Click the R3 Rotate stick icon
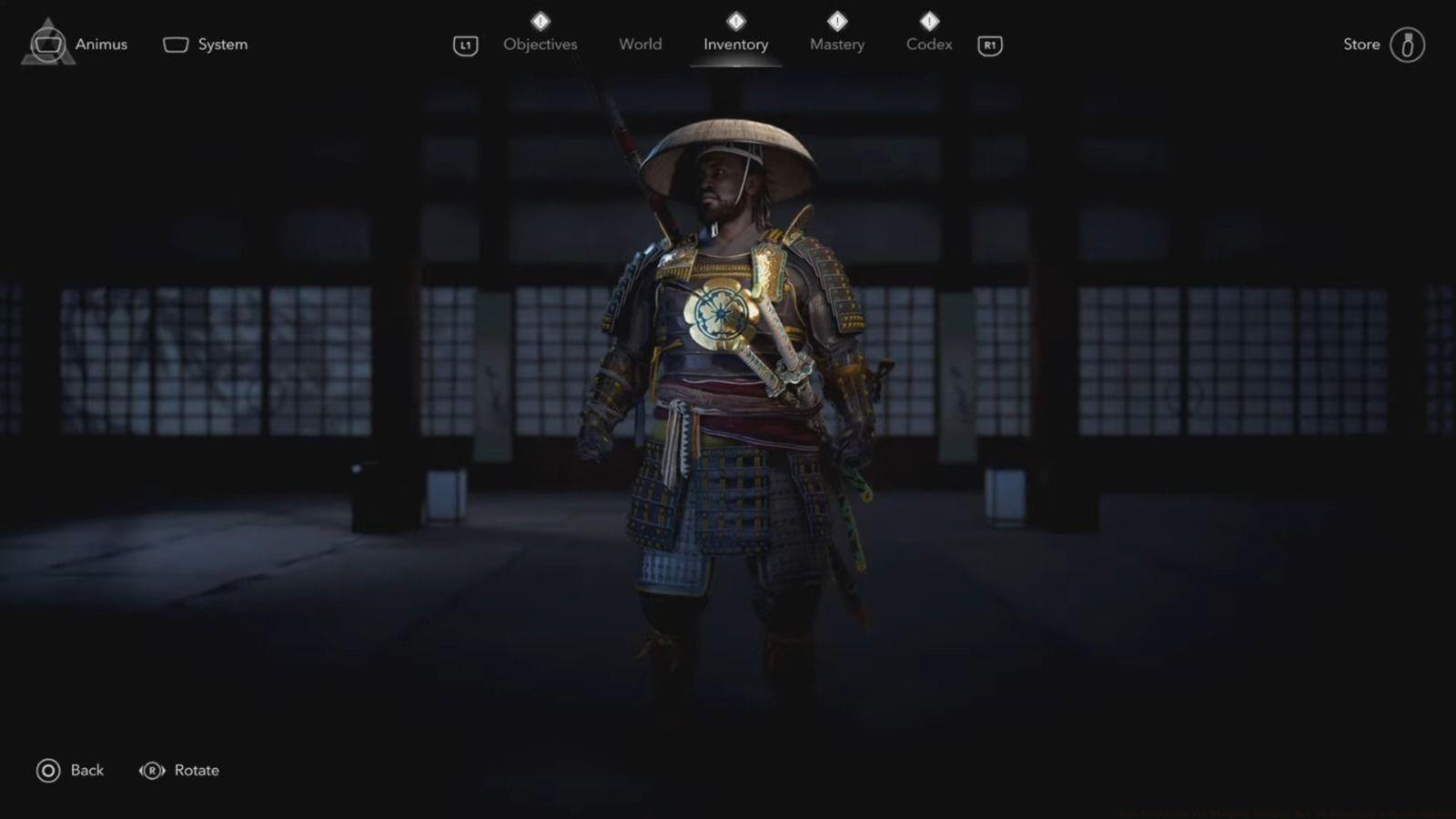Image resolution: width=1456 pixels, height=819 pixels. click(x=150, y=770)
